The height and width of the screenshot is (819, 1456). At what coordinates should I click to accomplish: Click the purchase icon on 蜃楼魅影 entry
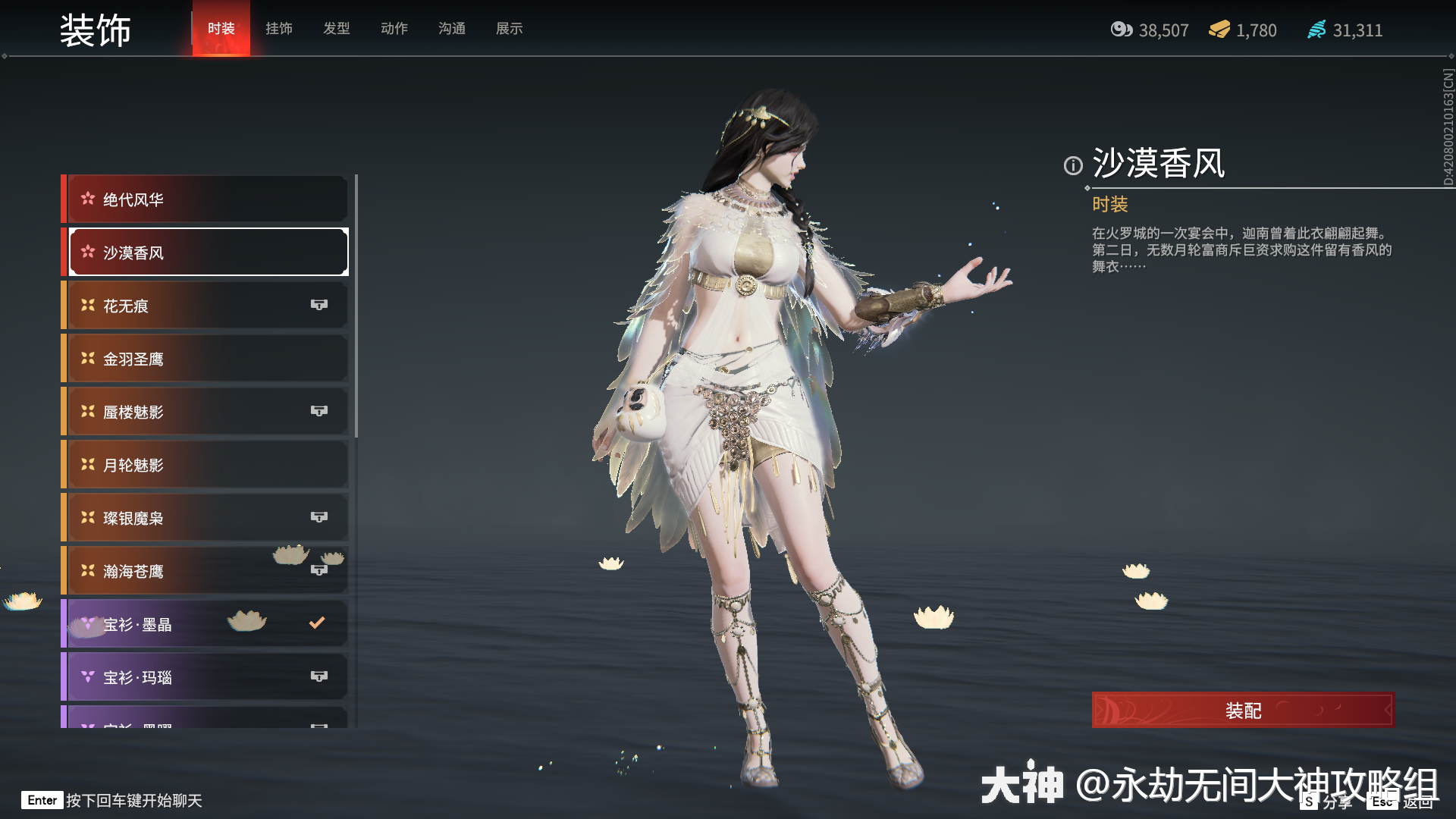tap(319, 410)
